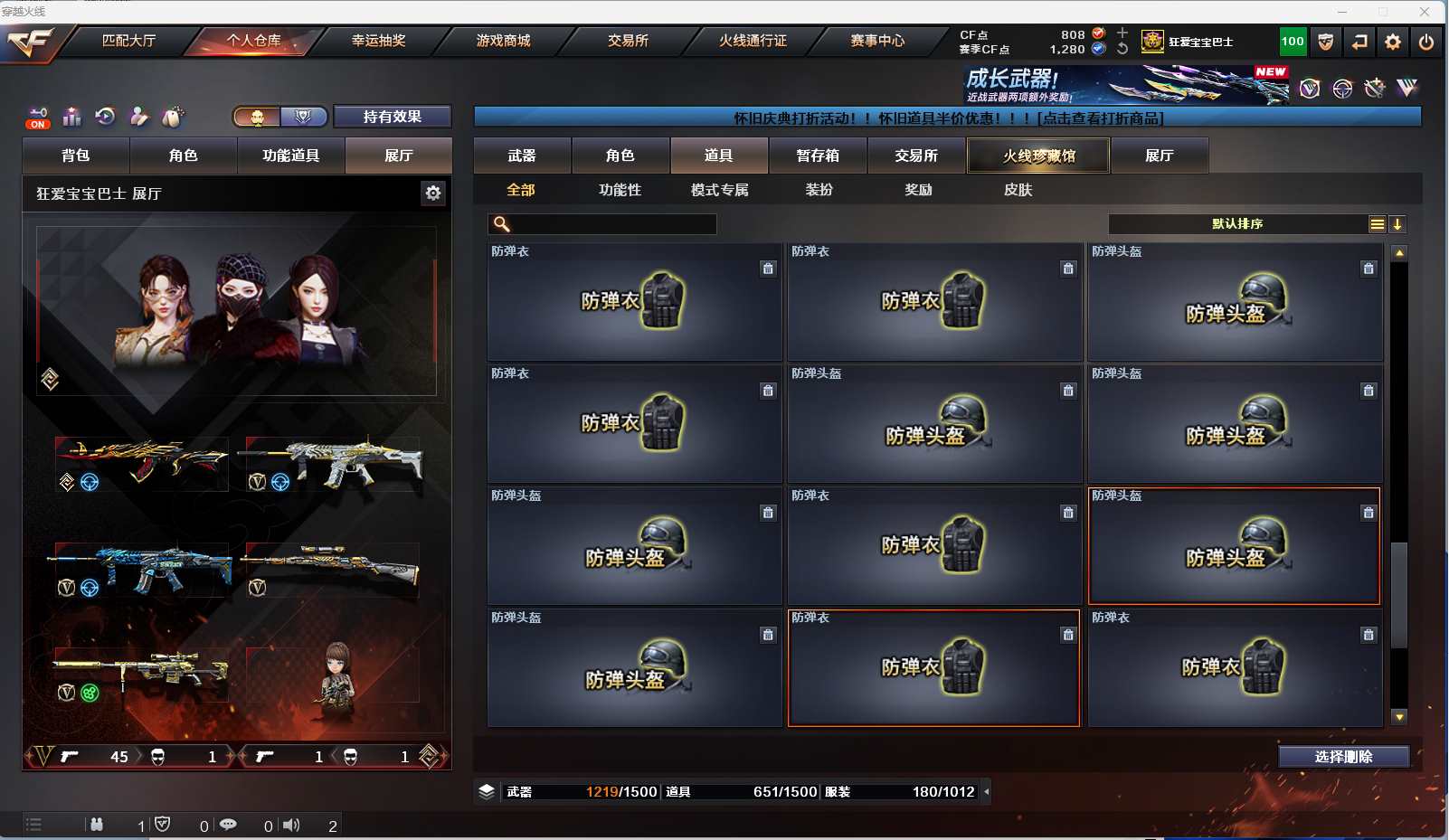This screenshot has height=840, width=1449.
Task: Click the 选择删除 button
Action: click(1343, 757)
